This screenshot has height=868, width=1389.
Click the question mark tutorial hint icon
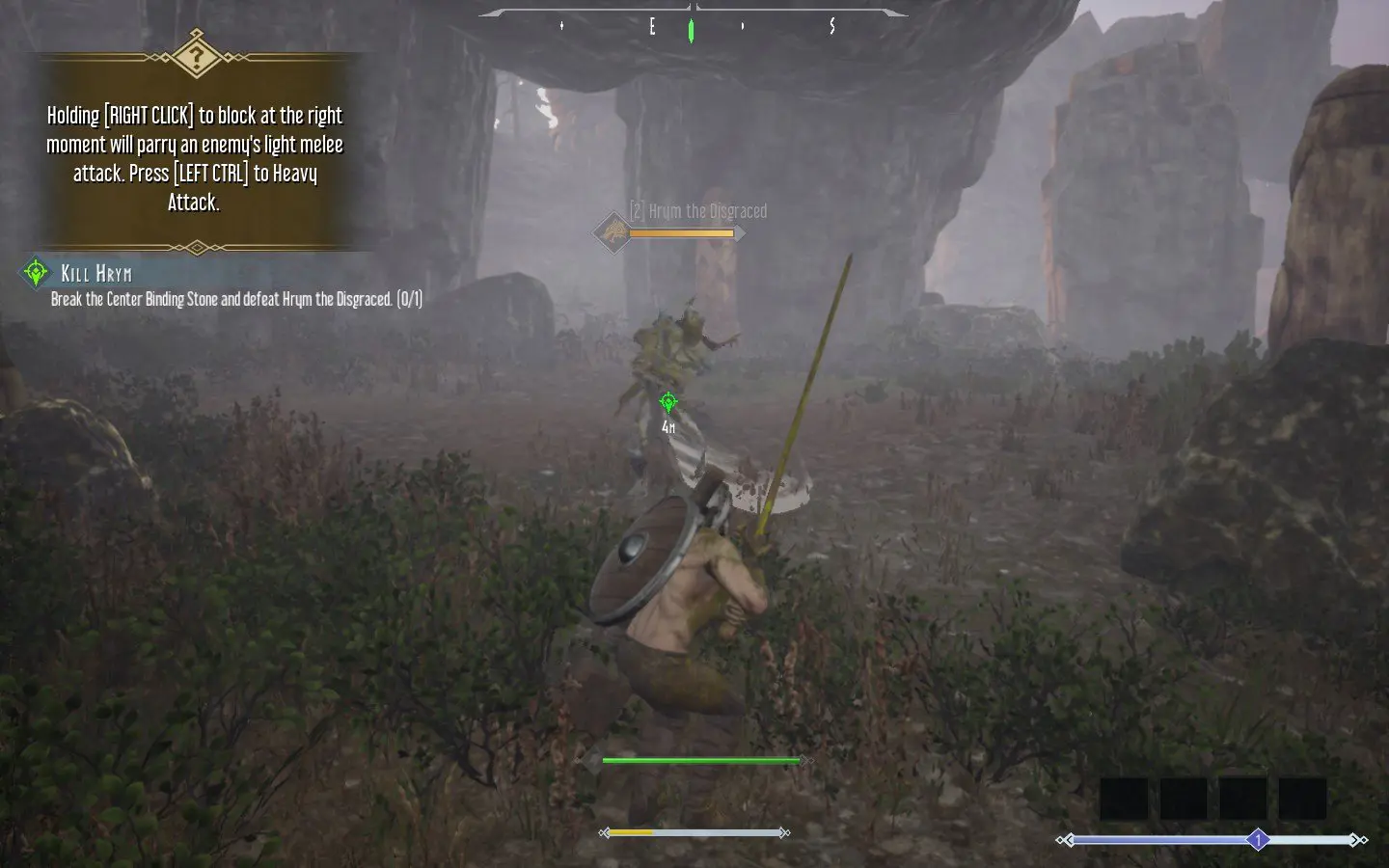(x=196, y=54)
